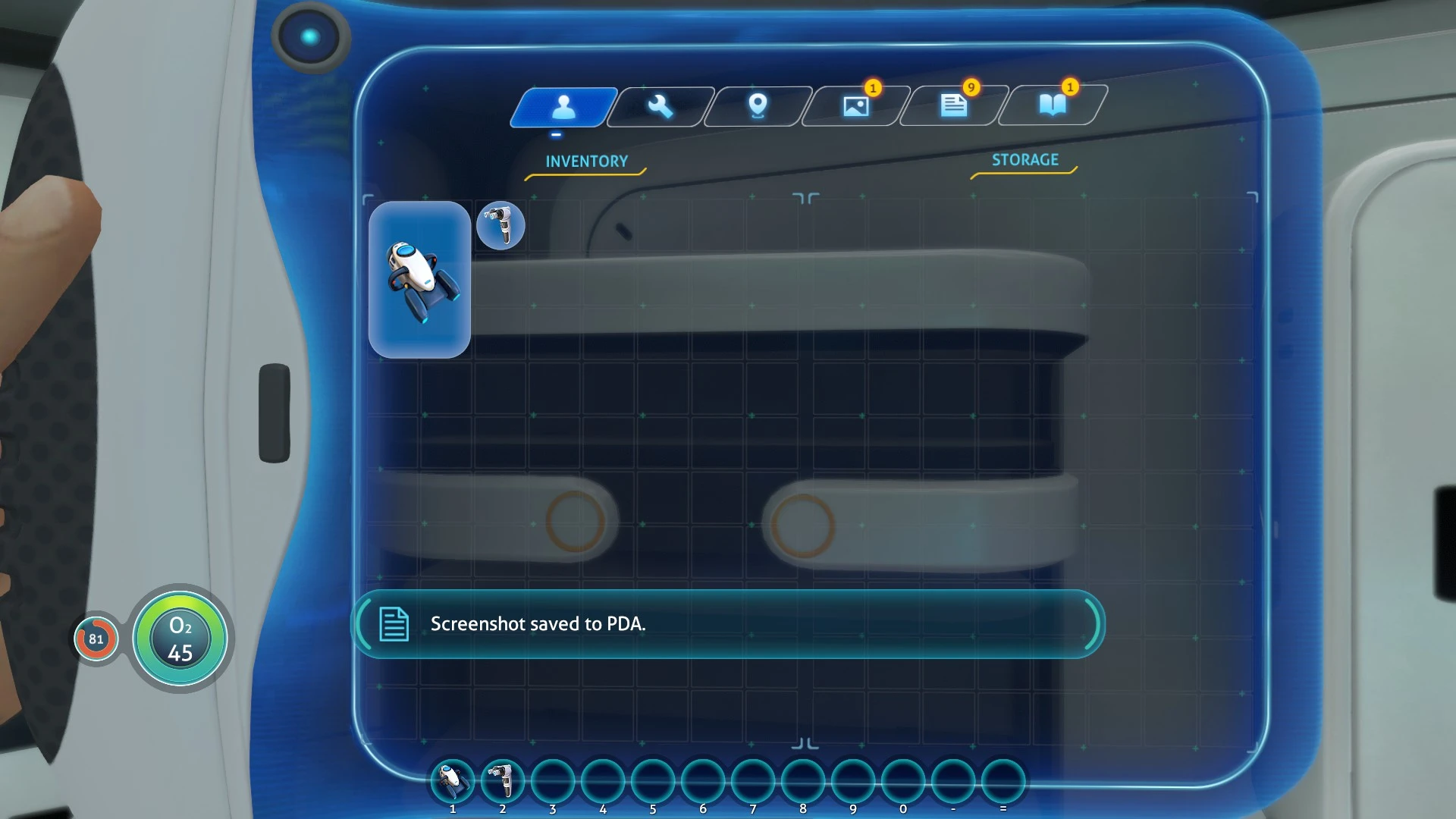This screenshot has height=819, width=1456.
Task: Open the Data Bank log icon showing 9
Action: pos(952,107)
